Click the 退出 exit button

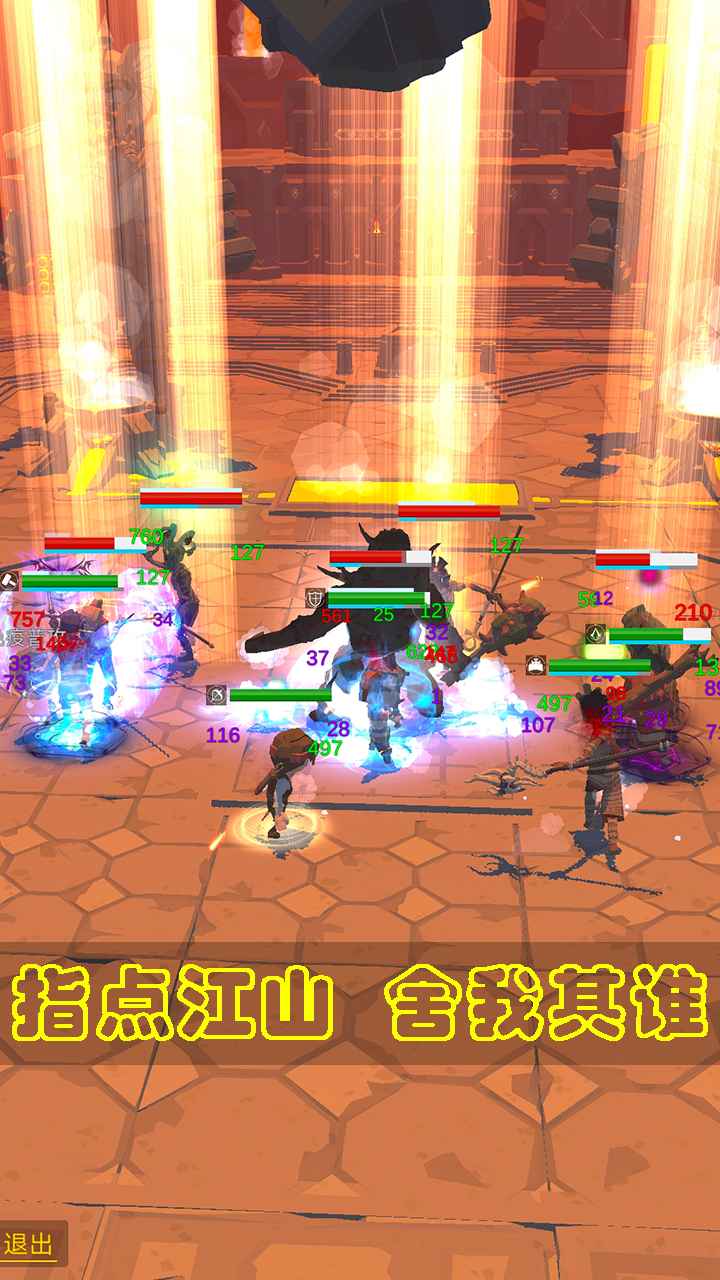click(30, 1244)
